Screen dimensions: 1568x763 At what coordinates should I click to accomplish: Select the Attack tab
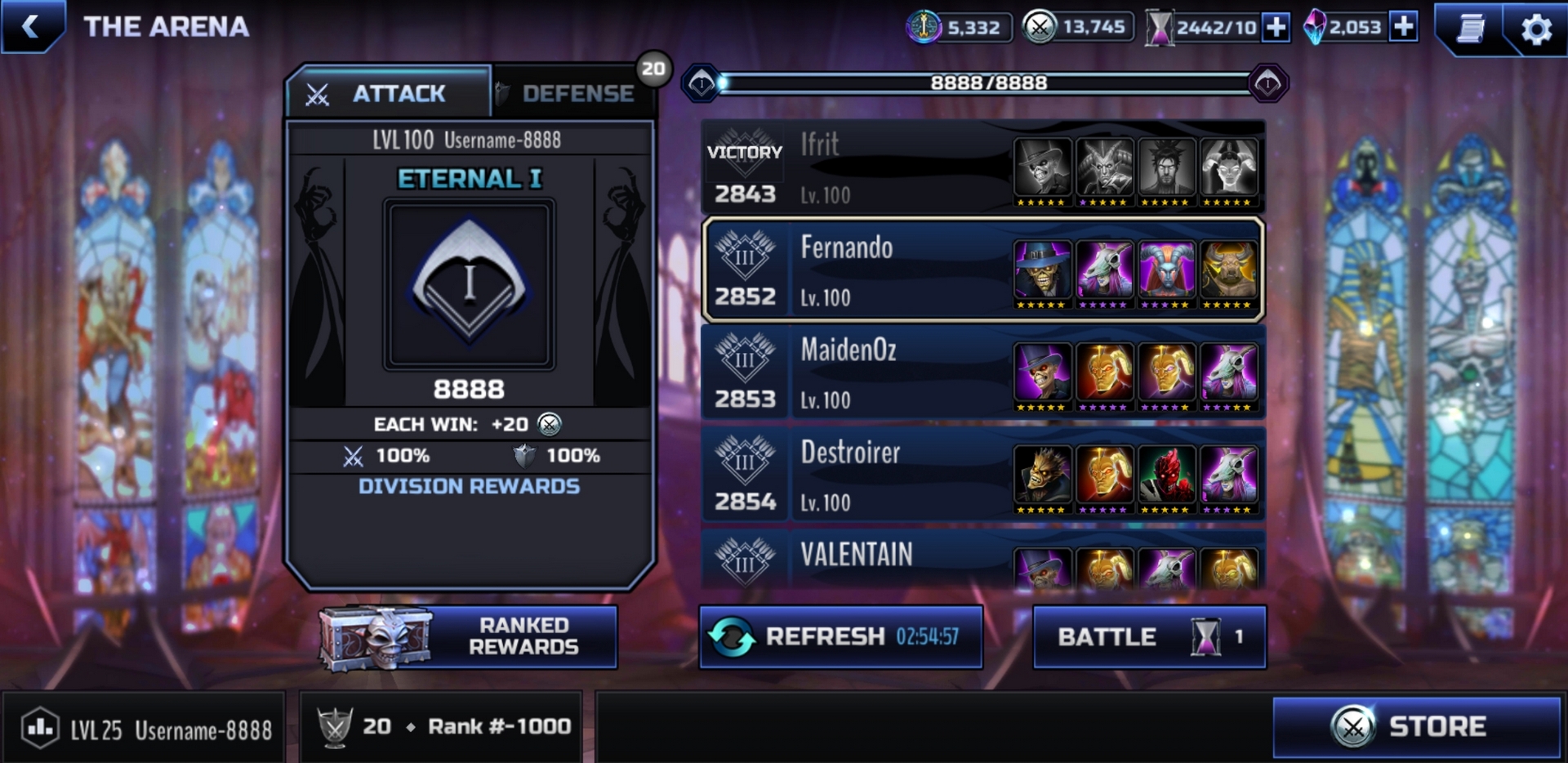click(x=389, y=93)
